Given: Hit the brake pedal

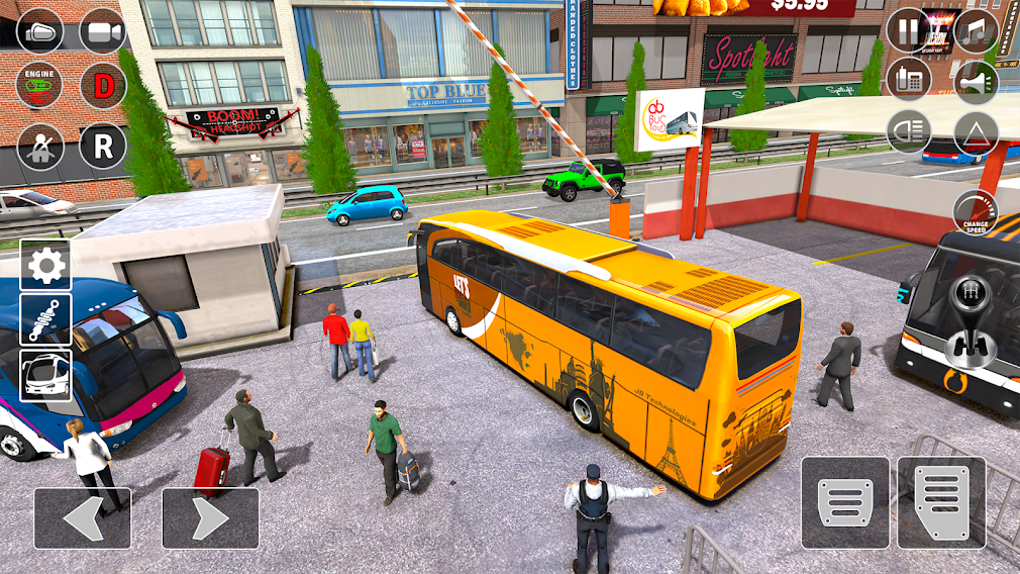Looking at the screenshot, I should point(845,502).
